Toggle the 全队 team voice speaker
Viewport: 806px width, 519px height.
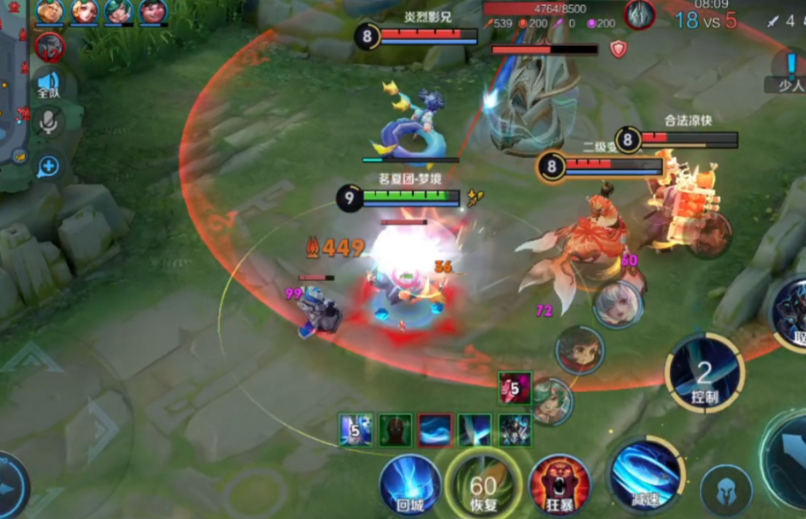48,84
